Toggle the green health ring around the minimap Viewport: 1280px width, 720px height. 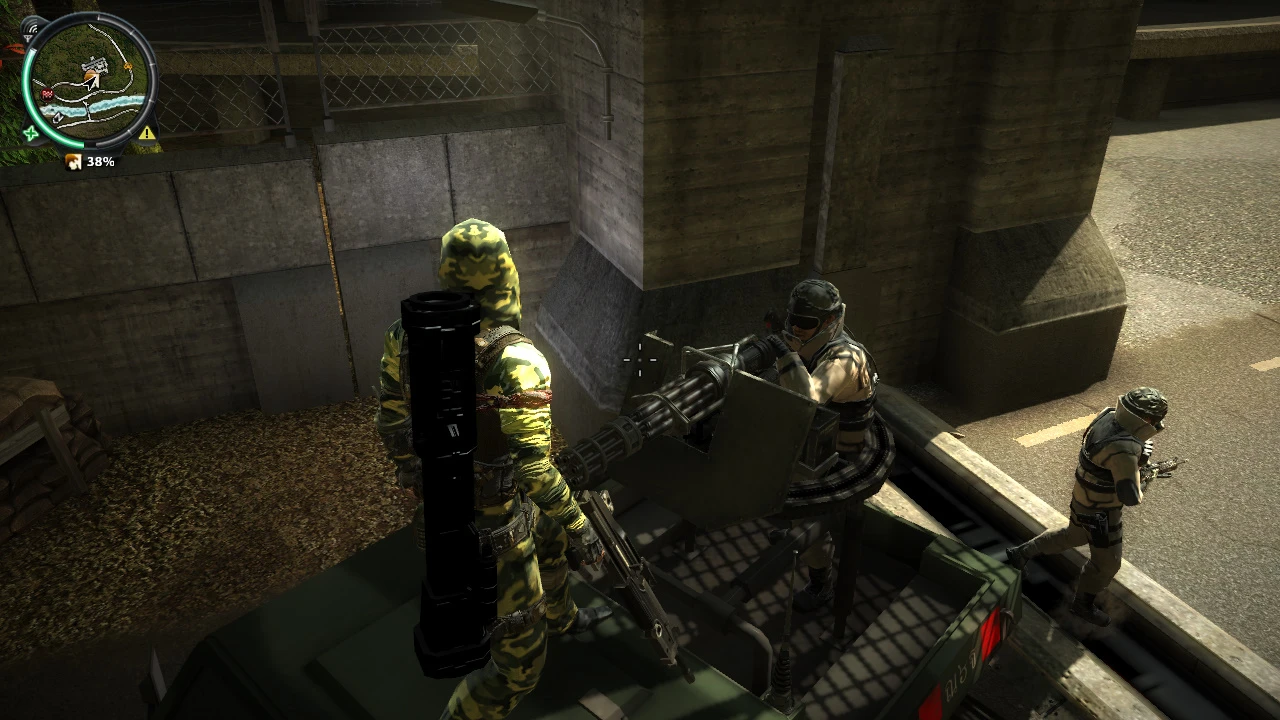pyautogui.click(x=26, y=83)
